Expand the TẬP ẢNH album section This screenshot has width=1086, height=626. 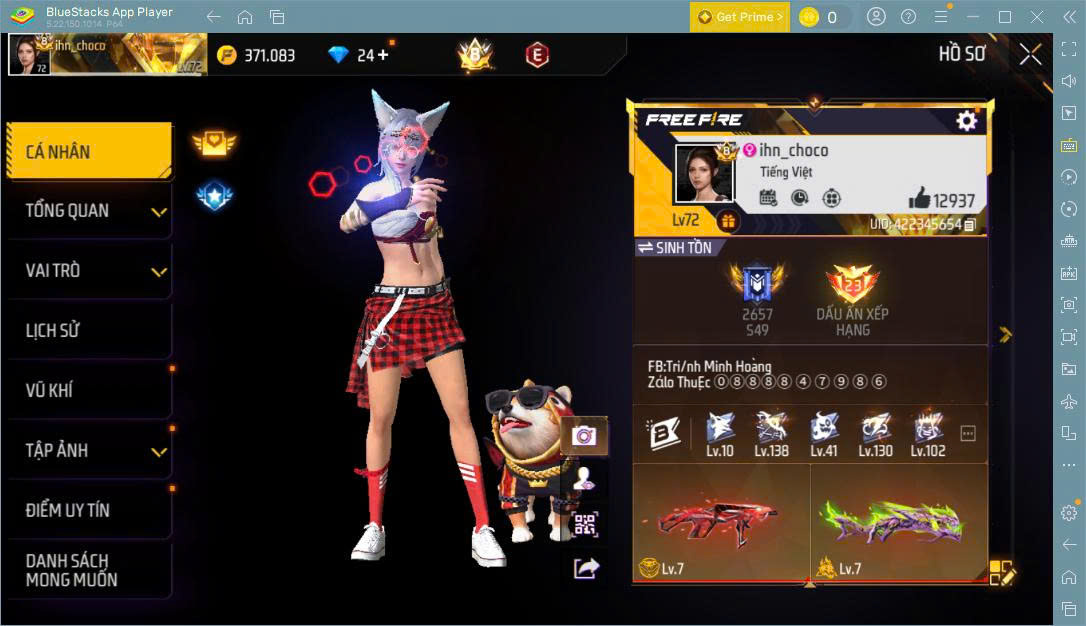pyautogui.click(x=88, y=450)
